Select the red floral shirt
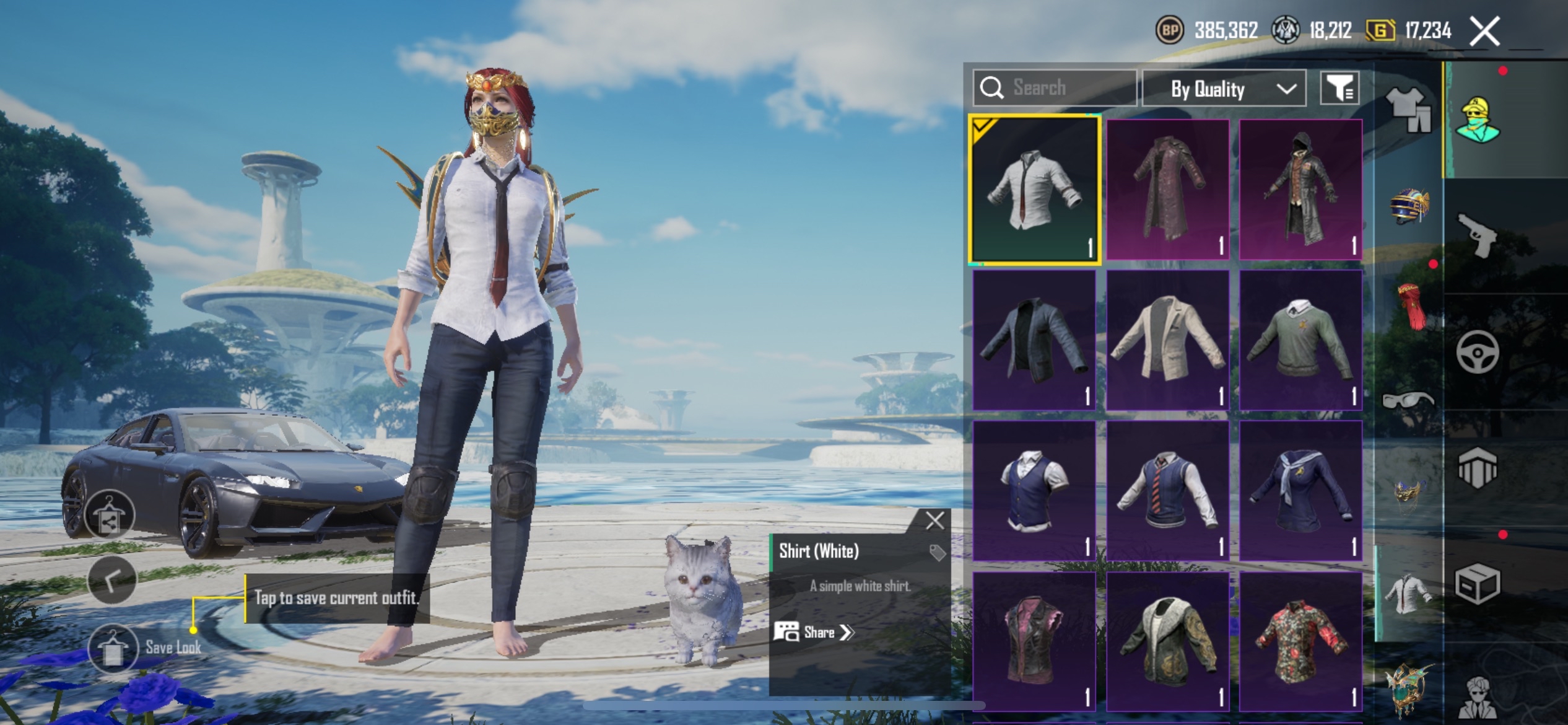The image size is (1568, 725). [1300, 641]
